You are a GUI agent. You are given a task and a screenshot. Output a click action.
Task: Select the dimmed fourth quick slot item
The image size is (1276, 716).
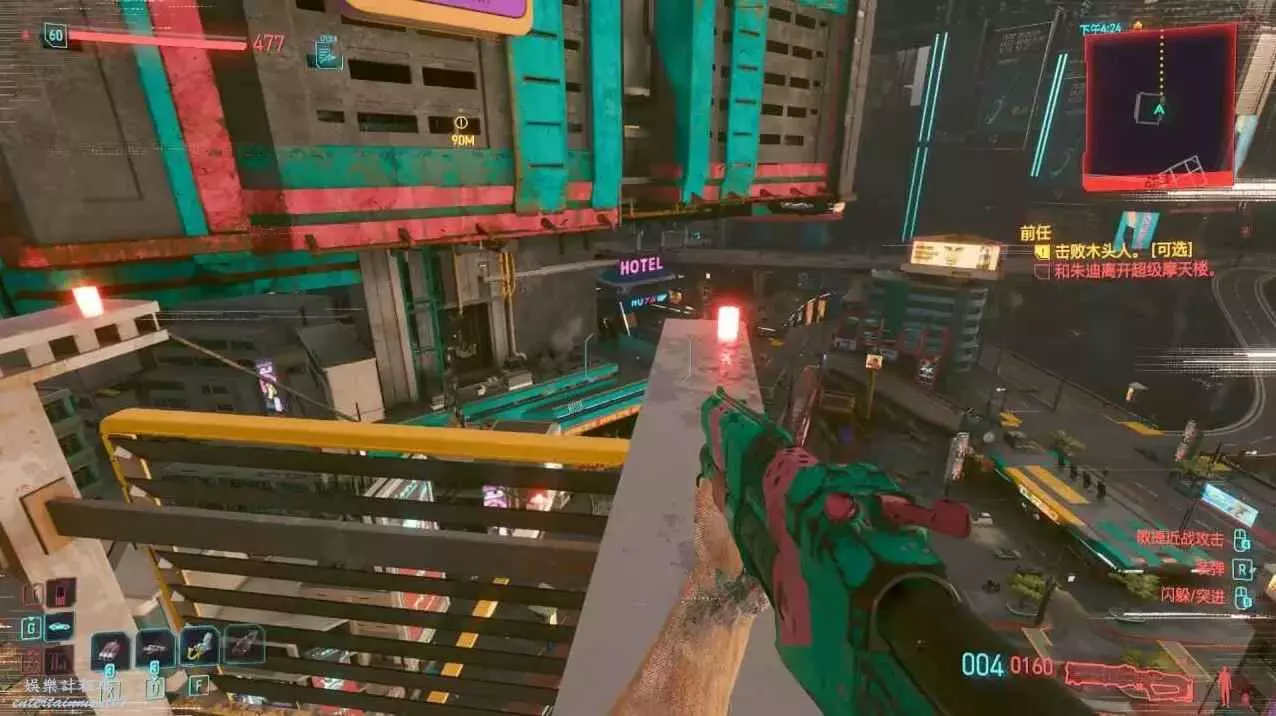point(244,644)
